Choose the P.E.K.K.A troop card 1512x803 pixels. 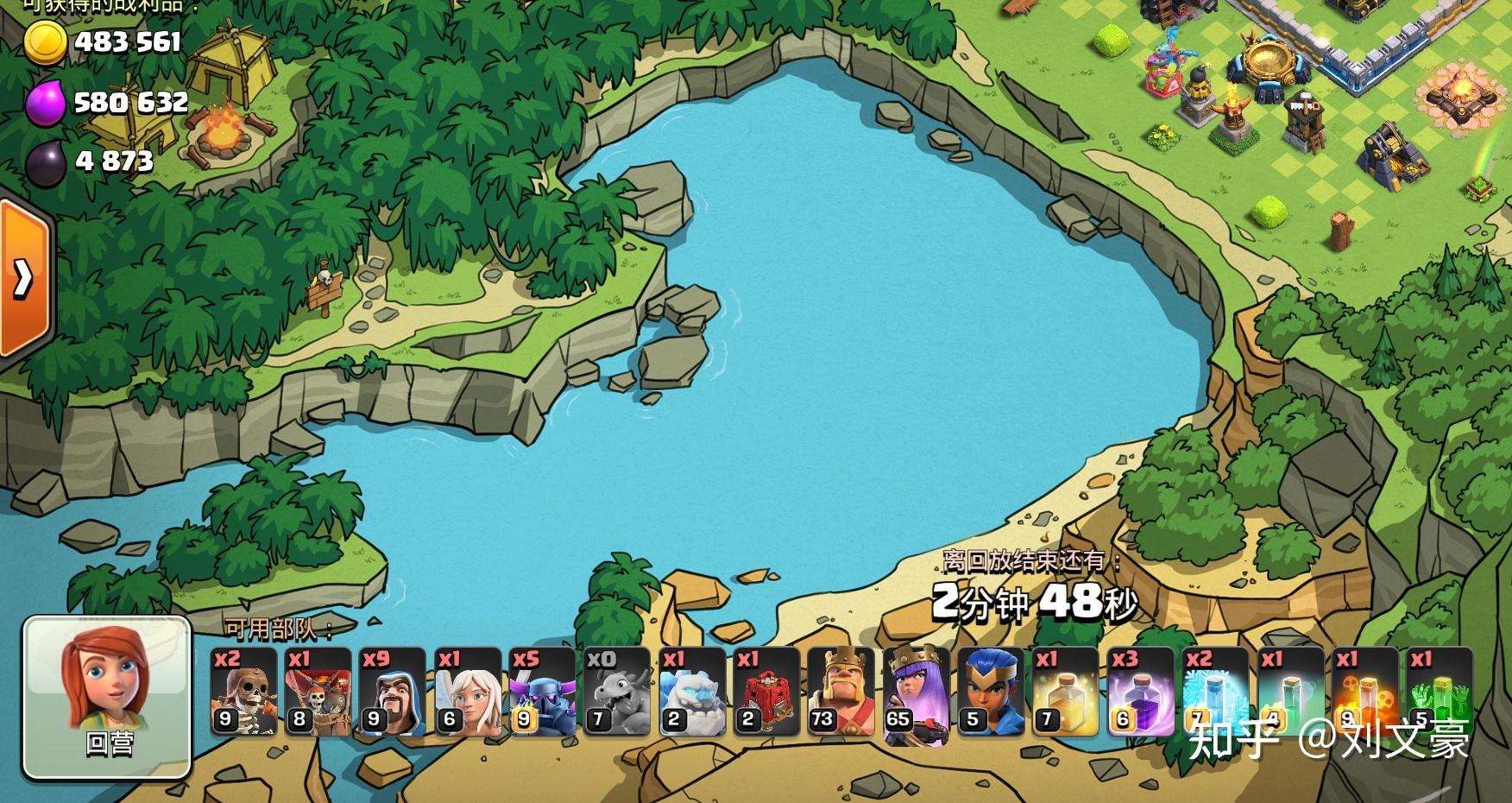tap(542, 692)
